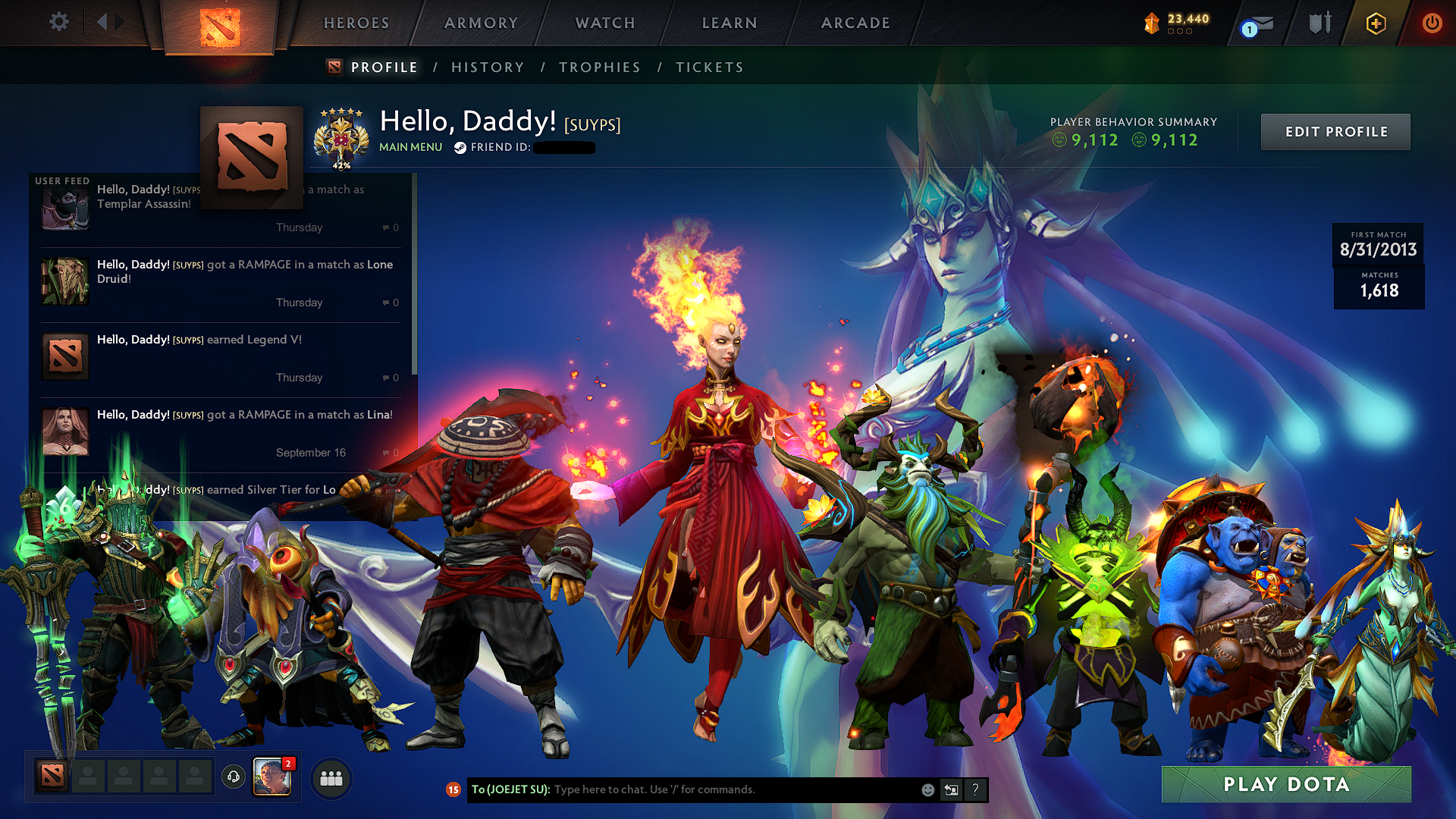Screen dimensions: 1456x819
Task: Open the help question mark beside chat
Action: 975,789
